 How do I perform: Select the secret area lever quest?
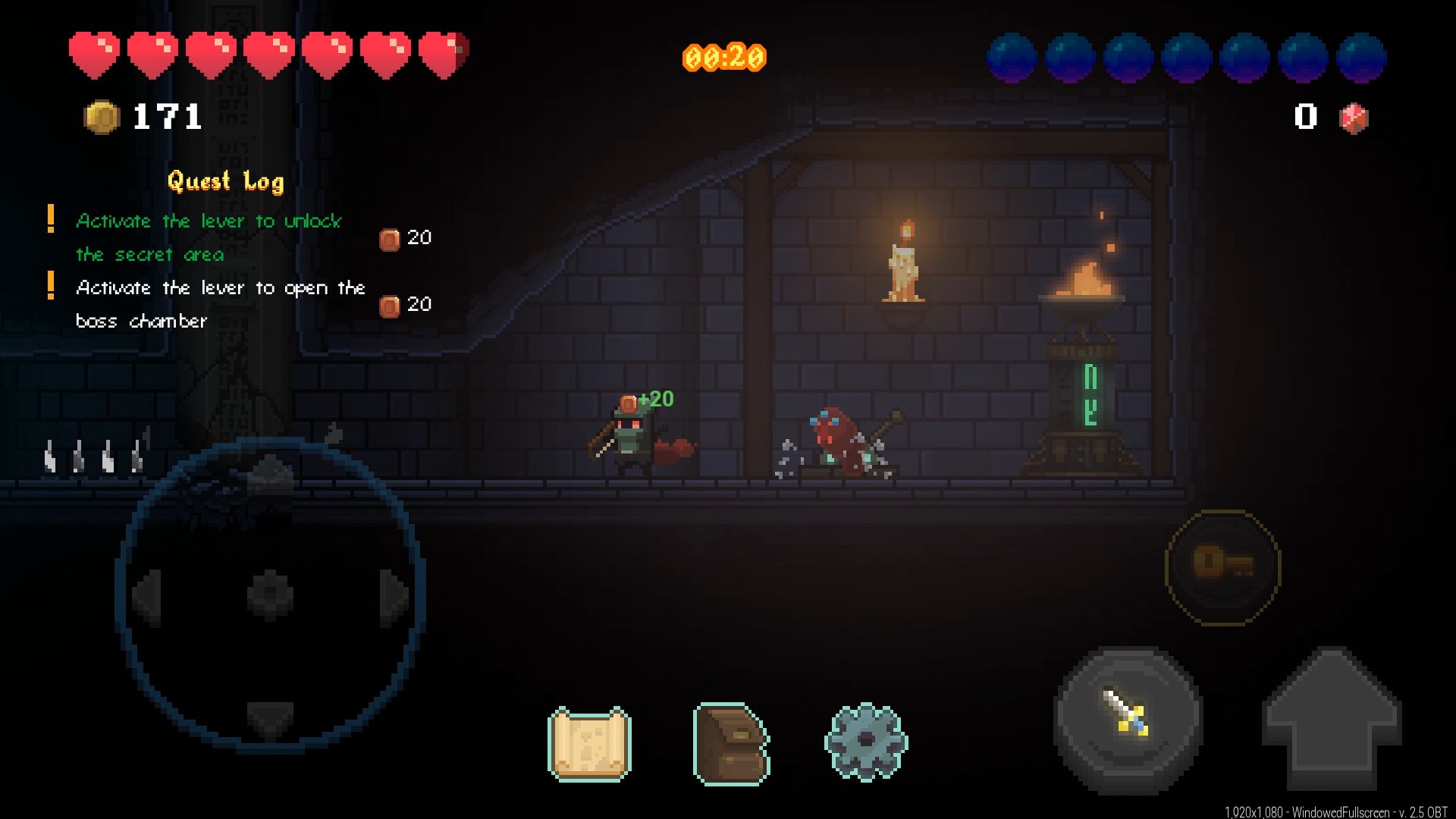click(x=209, y=237)
